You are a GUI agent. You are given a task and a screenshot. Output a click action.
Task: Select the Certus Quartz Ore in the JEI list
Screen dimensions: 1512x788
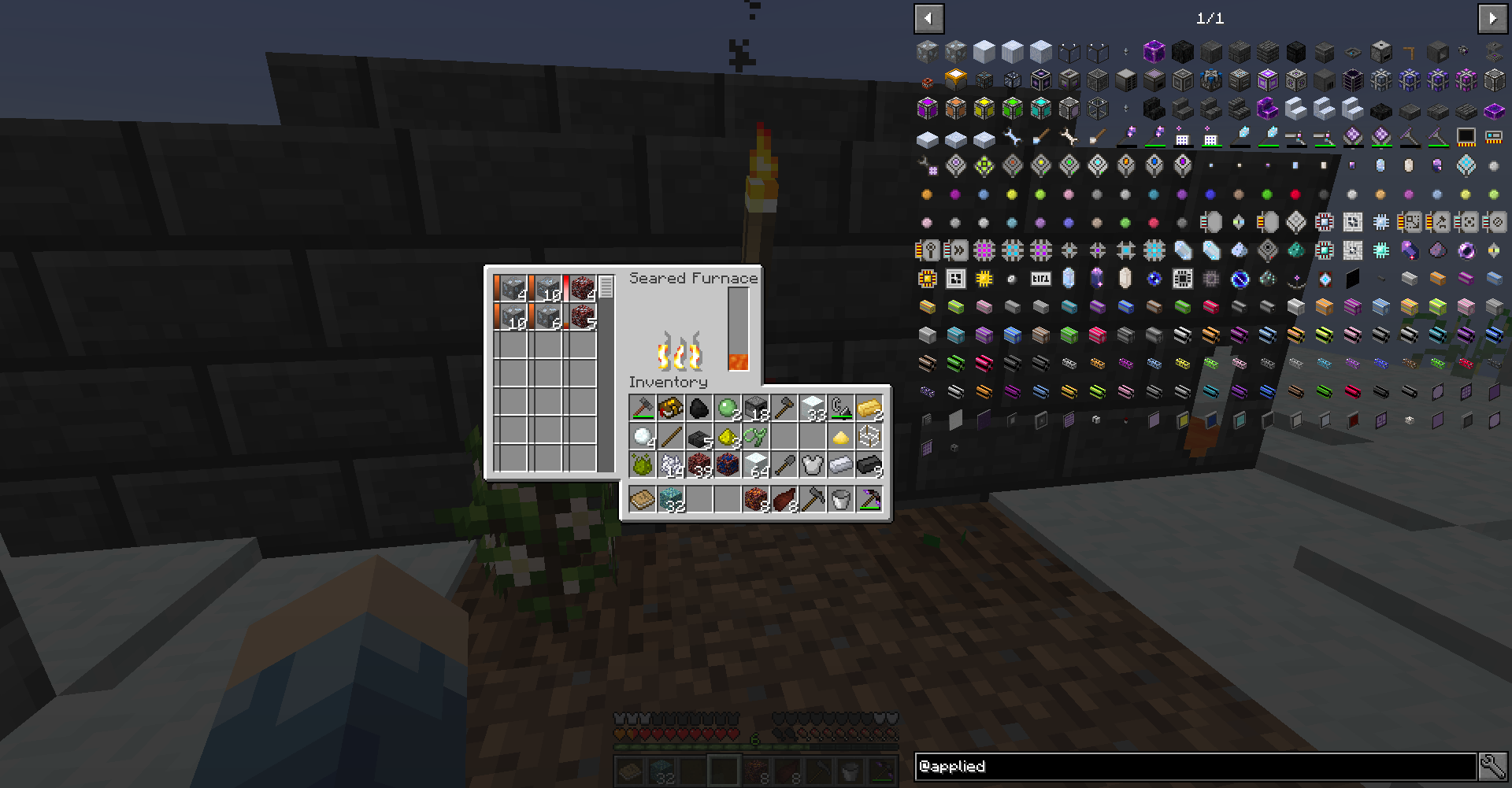pos(926,51)
